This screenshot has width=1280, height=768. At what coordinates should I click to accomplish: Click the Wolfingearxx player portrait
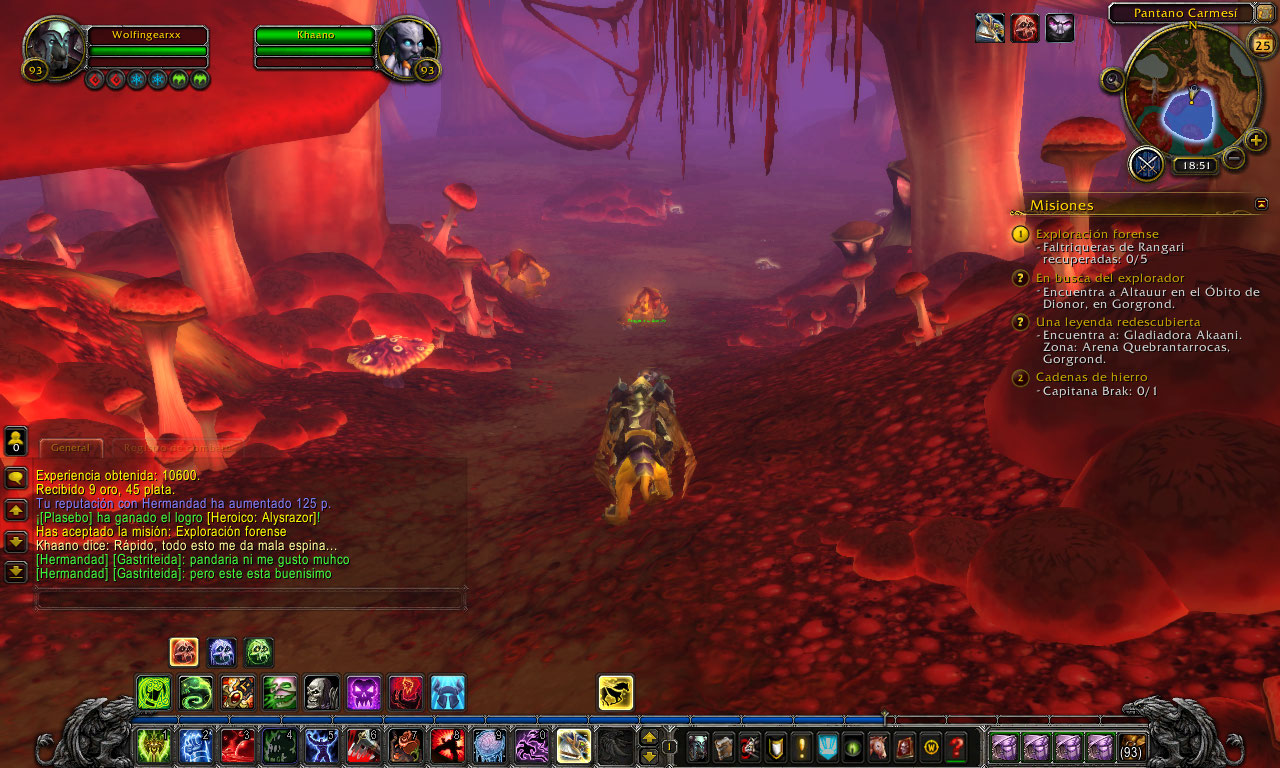55,46
